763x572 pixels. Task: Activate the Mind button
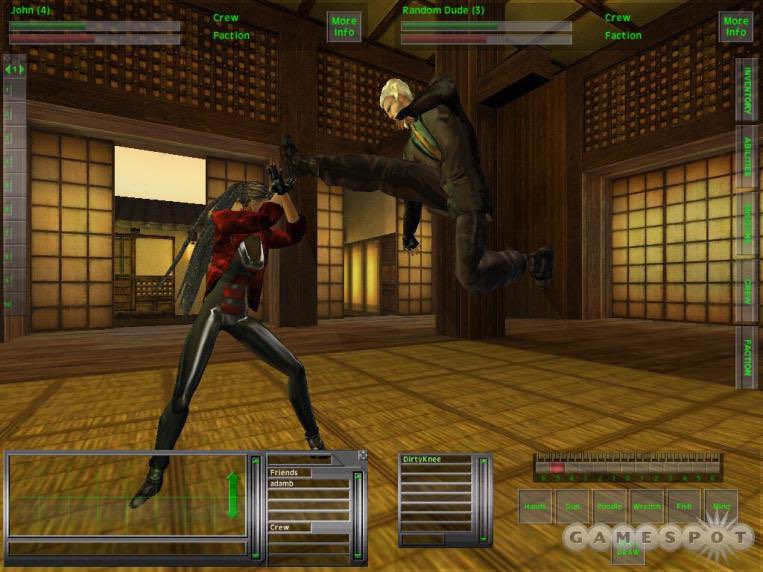[721, 507]
